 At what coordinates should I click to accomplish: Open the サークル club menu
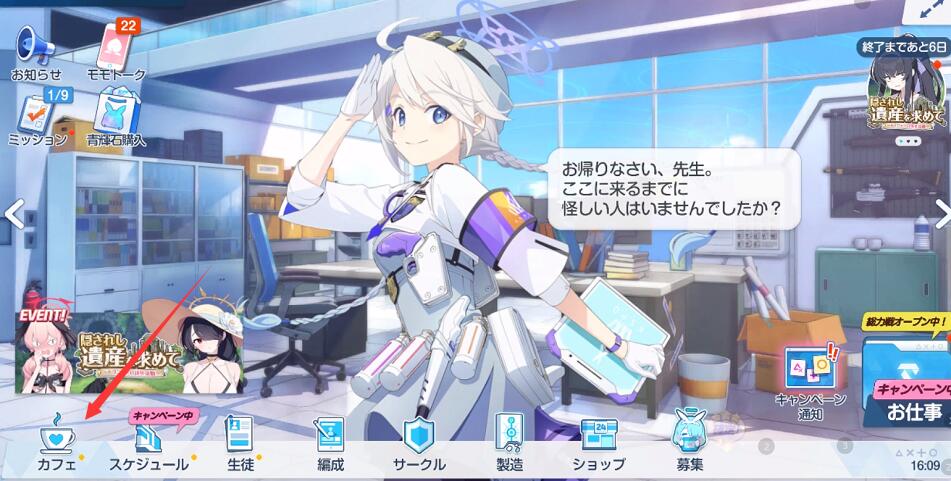coord(418,445)
